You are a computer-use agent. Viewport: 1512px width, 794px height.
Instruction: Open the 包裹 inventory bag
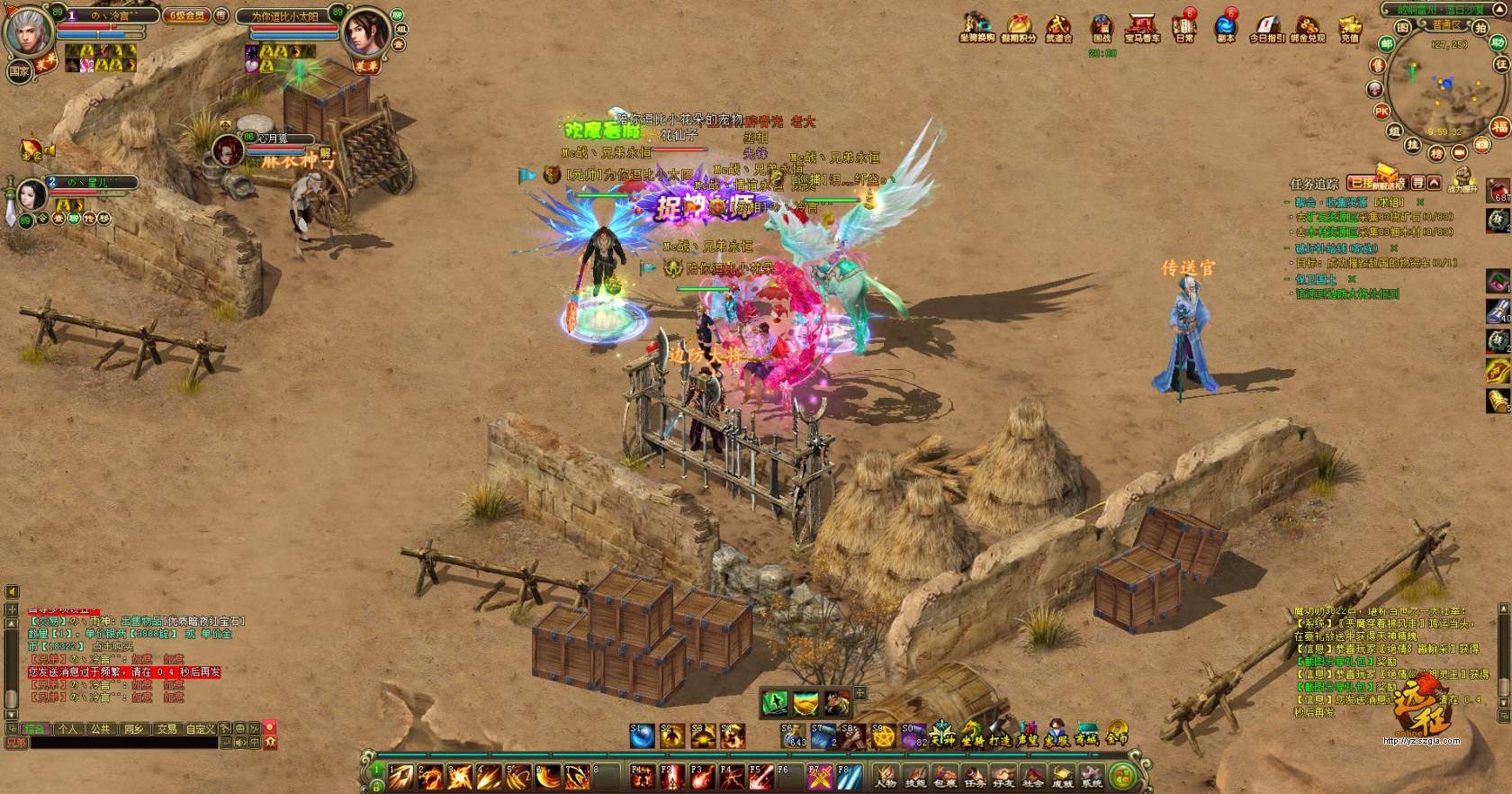pos(945,776)
